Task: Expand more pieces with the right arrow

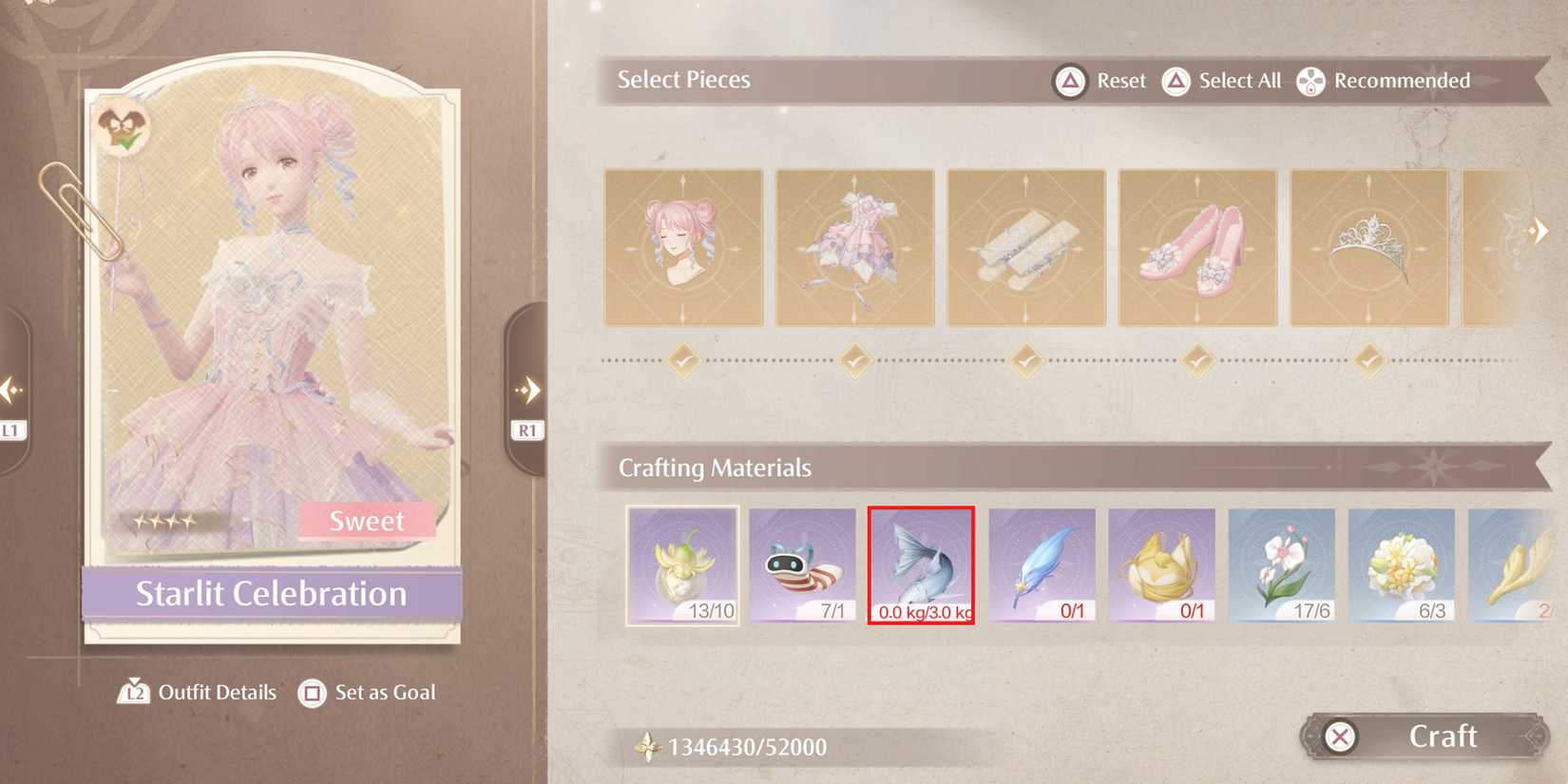Action: 1539,228
